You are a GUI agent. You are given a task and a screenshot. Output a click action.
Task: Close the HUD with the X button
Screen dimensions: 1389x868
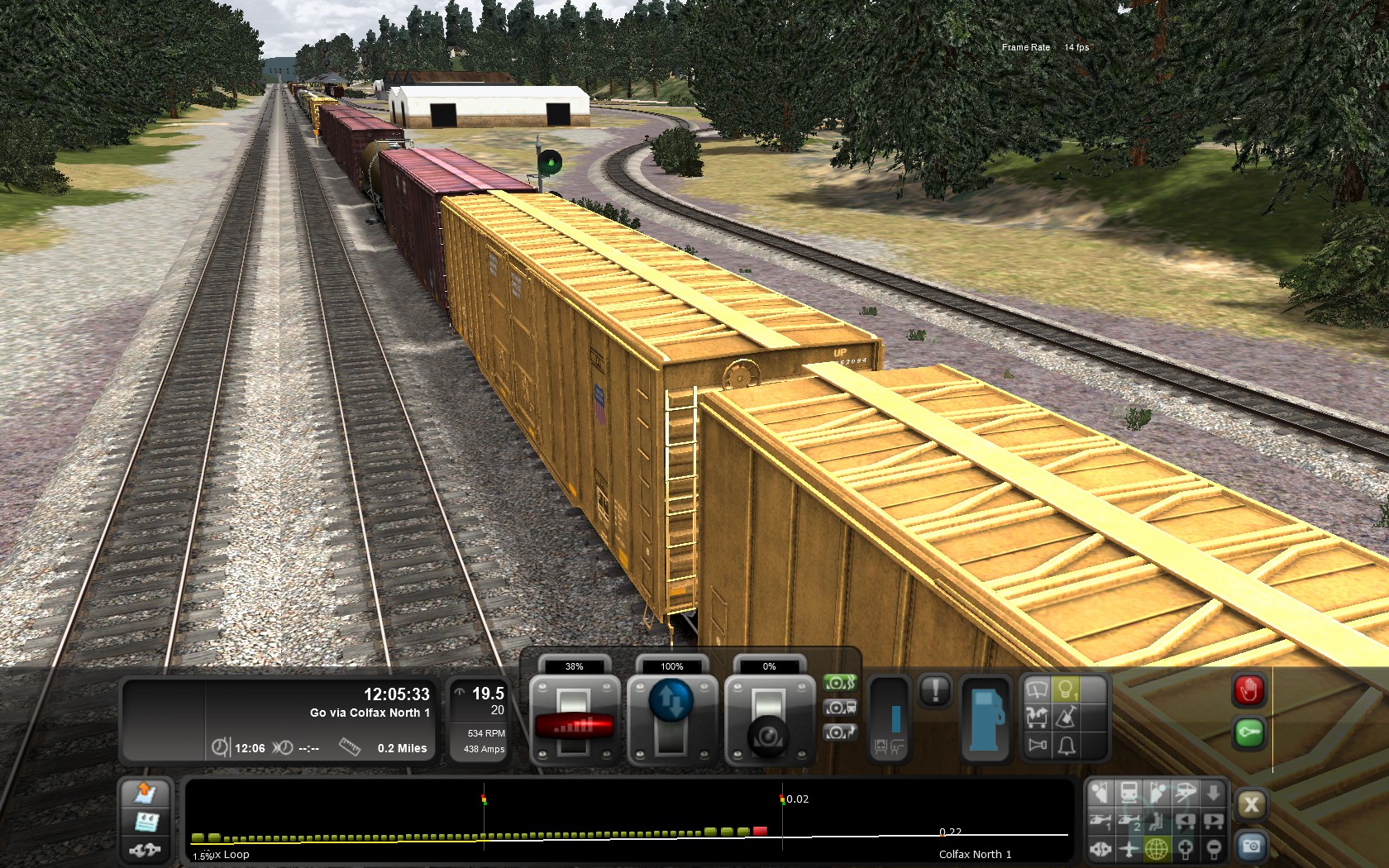(1251, 804)
